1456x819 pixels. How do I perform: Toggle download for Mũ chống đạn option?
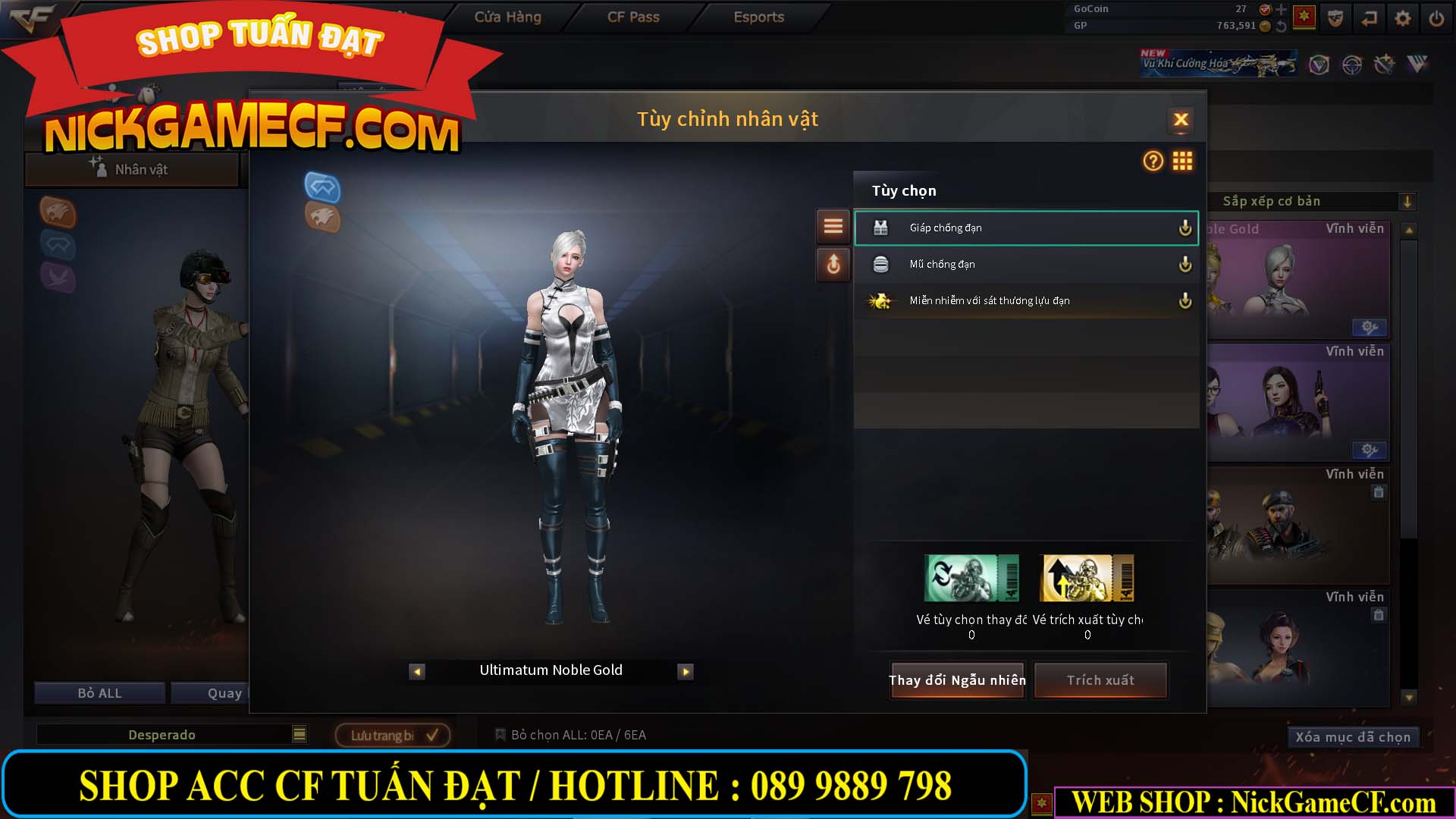point(1185,264)
